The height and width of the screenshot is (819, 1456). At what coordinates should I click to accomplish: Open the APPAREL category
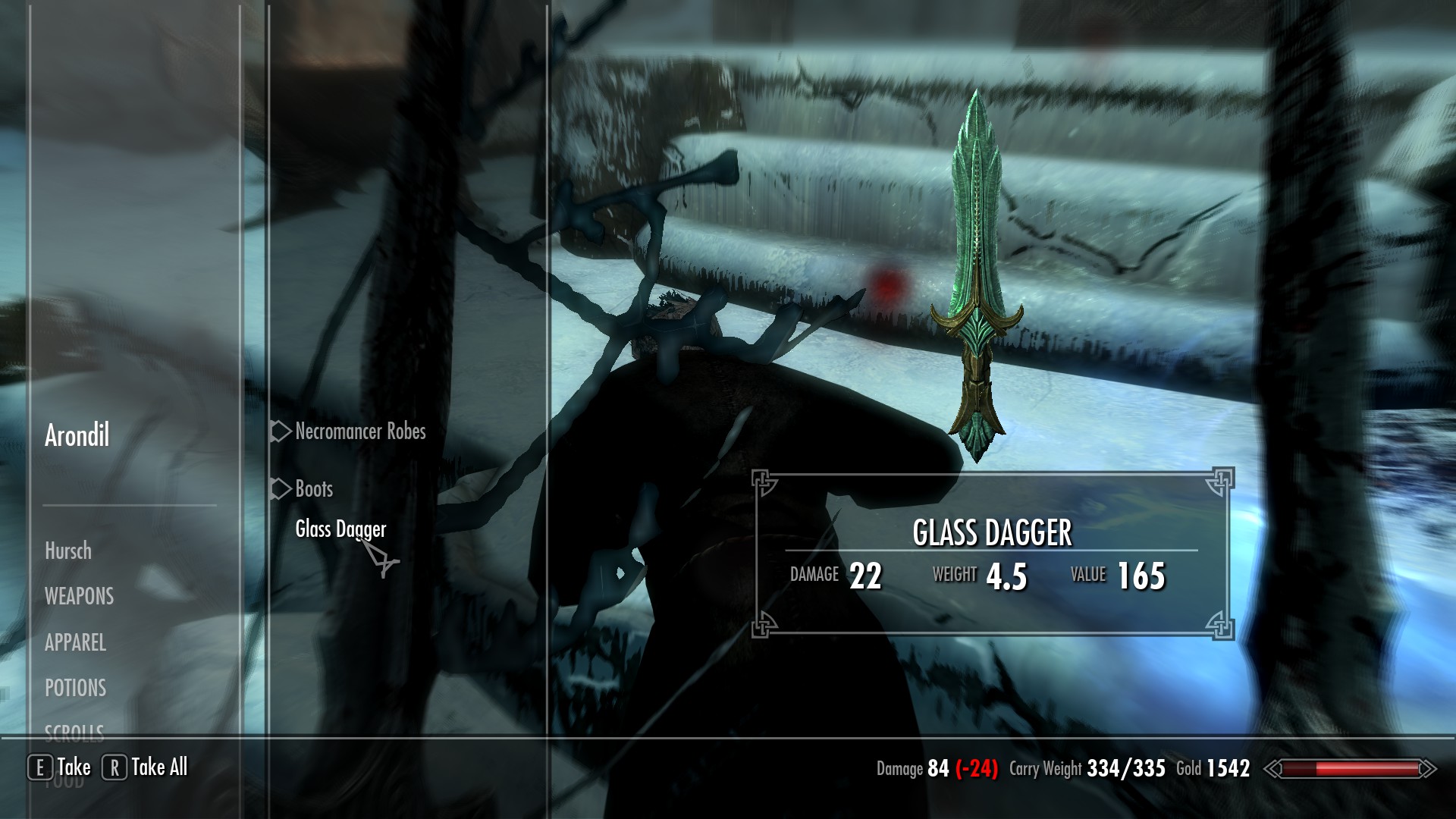coord(75,642)
